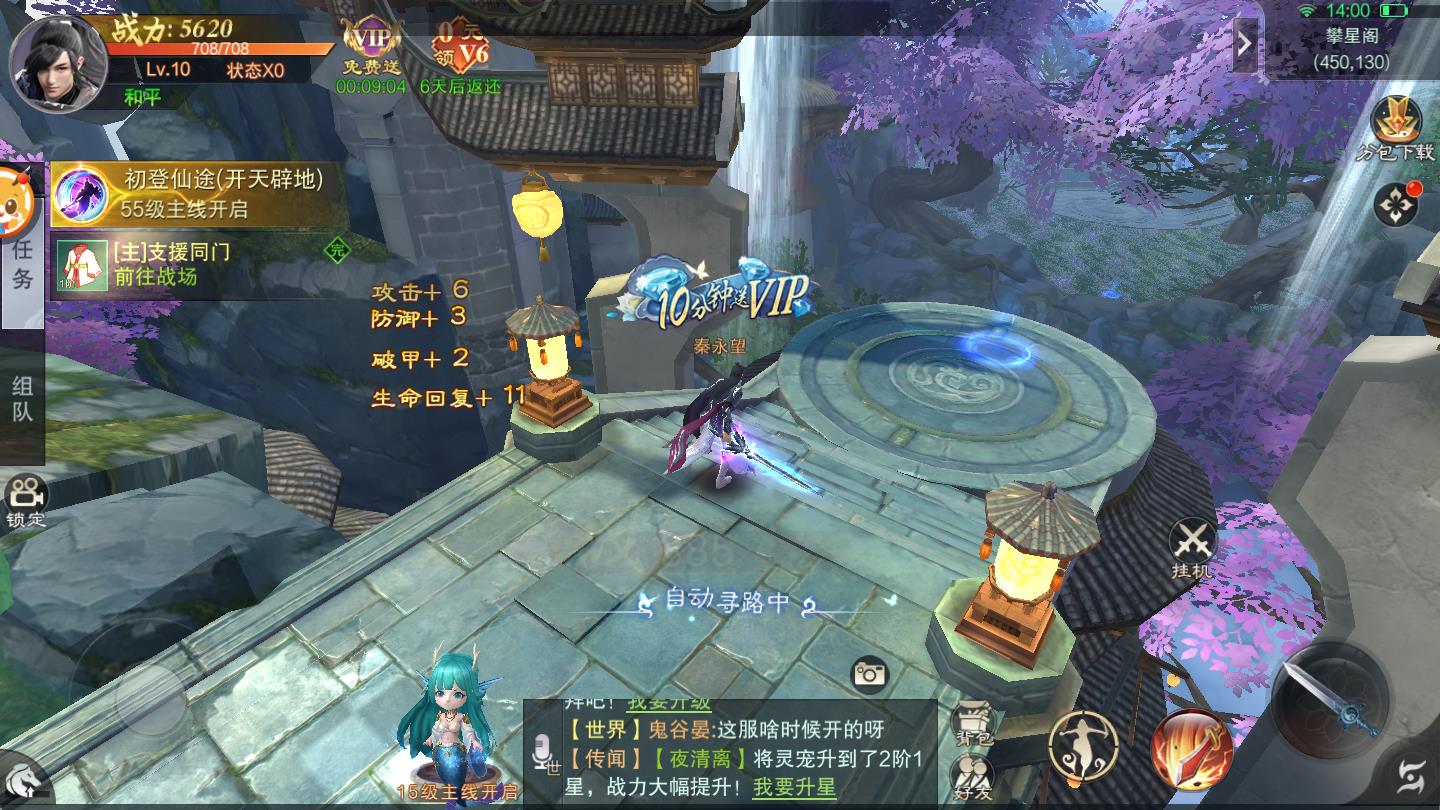Use the main sword attack button
This screenshot has width=1440, height=810.
click(x=1330, y=700)
